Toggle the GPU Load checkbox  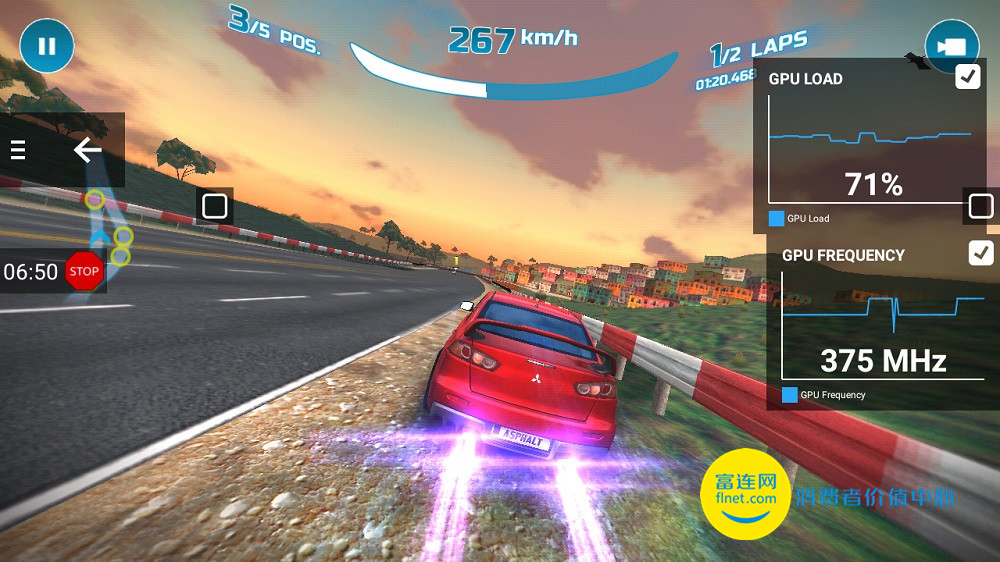click(x=967, y=77)
